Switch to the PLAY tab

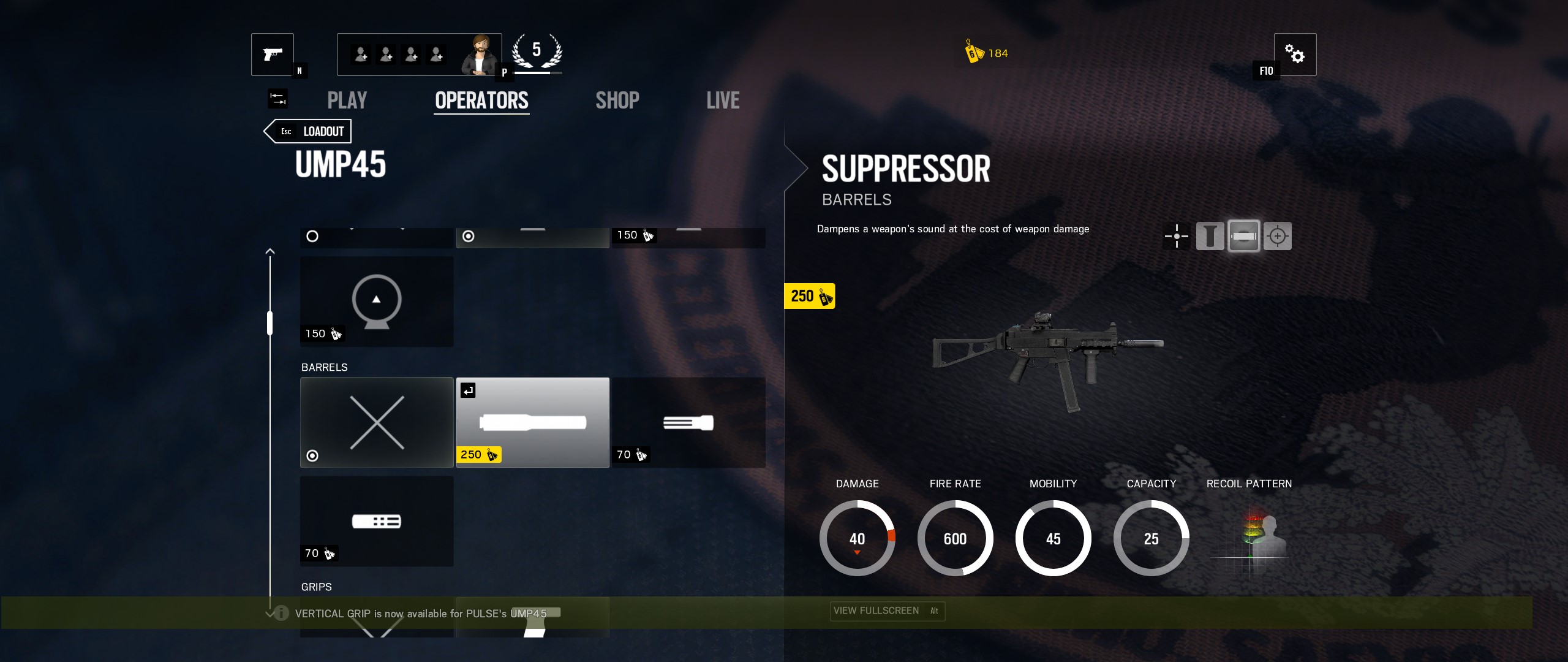347,101
